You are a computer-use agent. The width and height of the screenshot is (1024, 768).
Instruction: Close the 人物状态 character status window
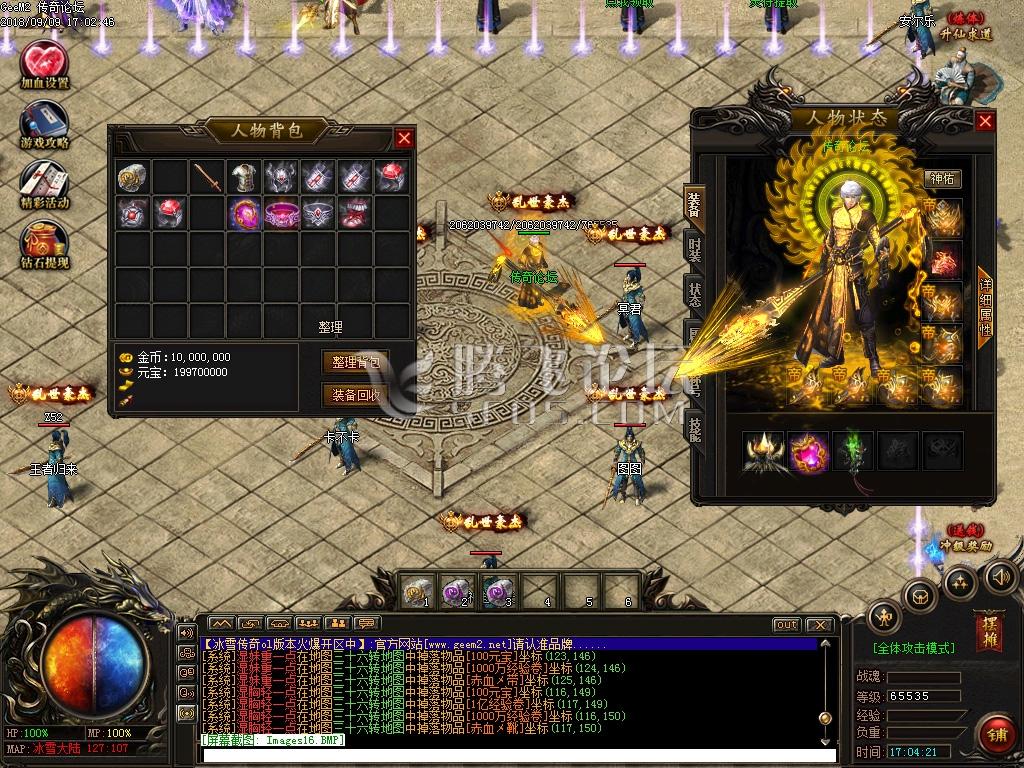(985, 122)
